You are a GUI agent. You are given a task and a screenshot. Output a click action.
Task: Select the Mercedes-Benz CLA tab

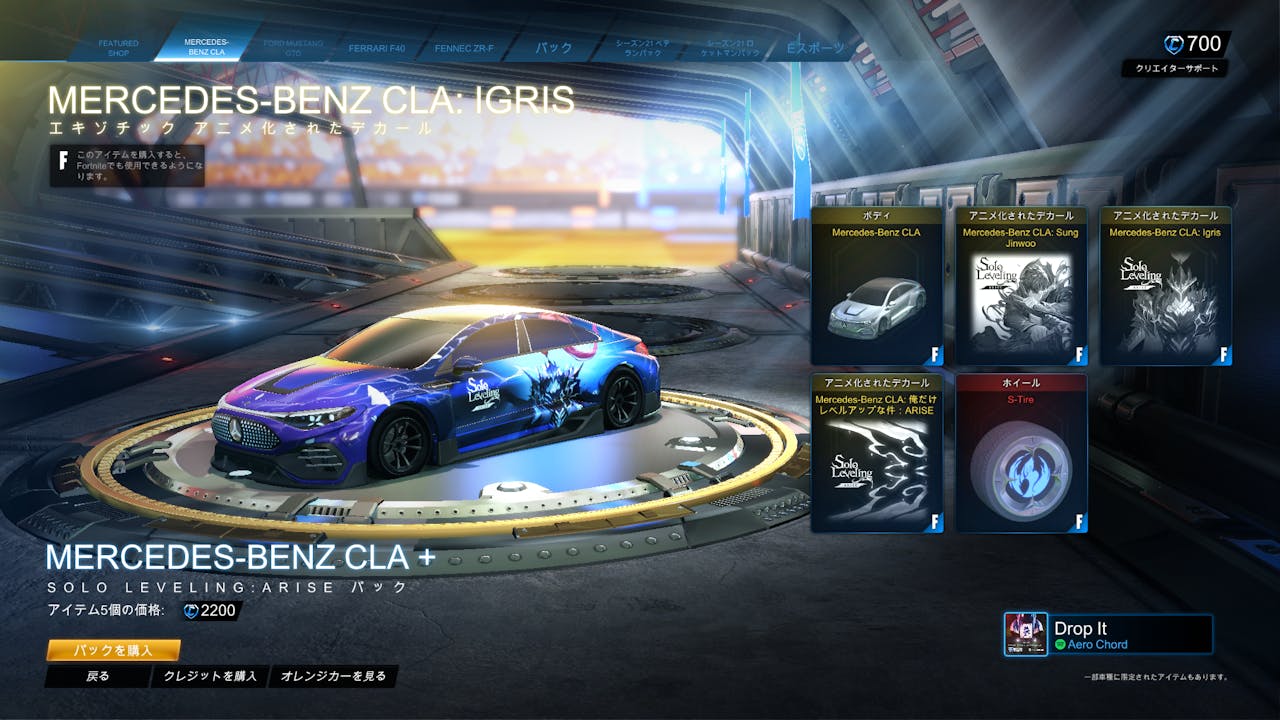(206, 47)
